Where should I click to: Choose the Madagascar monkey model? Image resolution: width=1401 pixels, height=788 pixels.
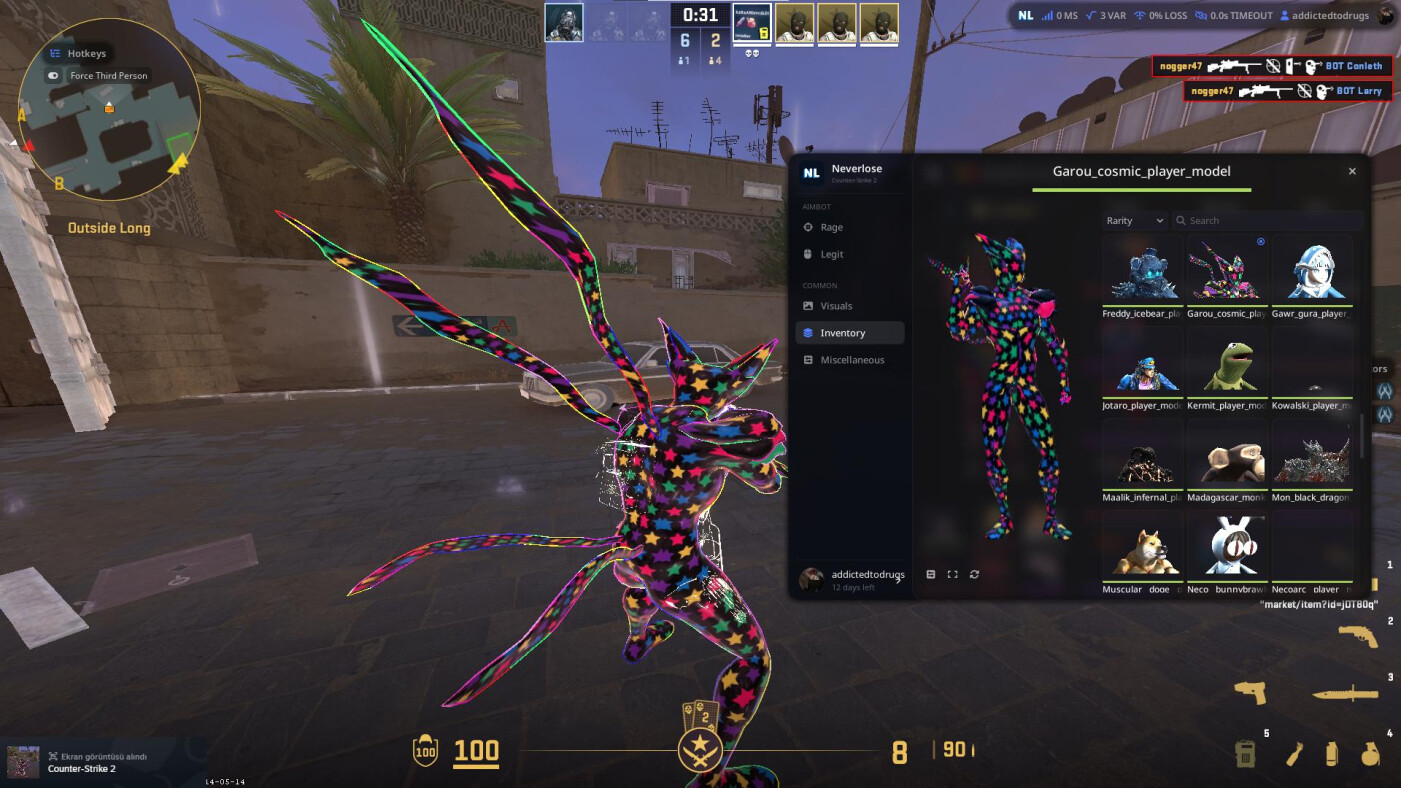point(1227,460)
